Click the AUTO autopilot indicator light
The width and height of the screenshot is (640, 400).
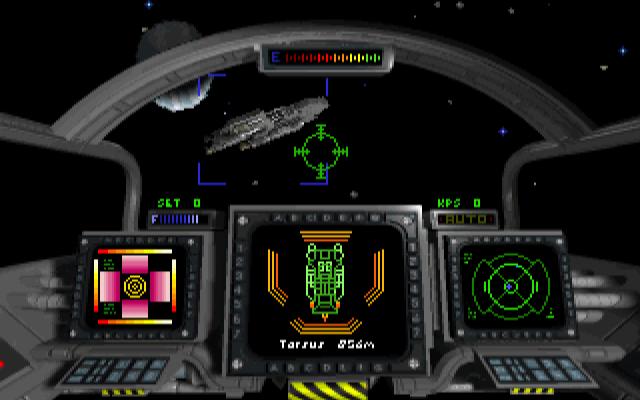pos(456,217)
